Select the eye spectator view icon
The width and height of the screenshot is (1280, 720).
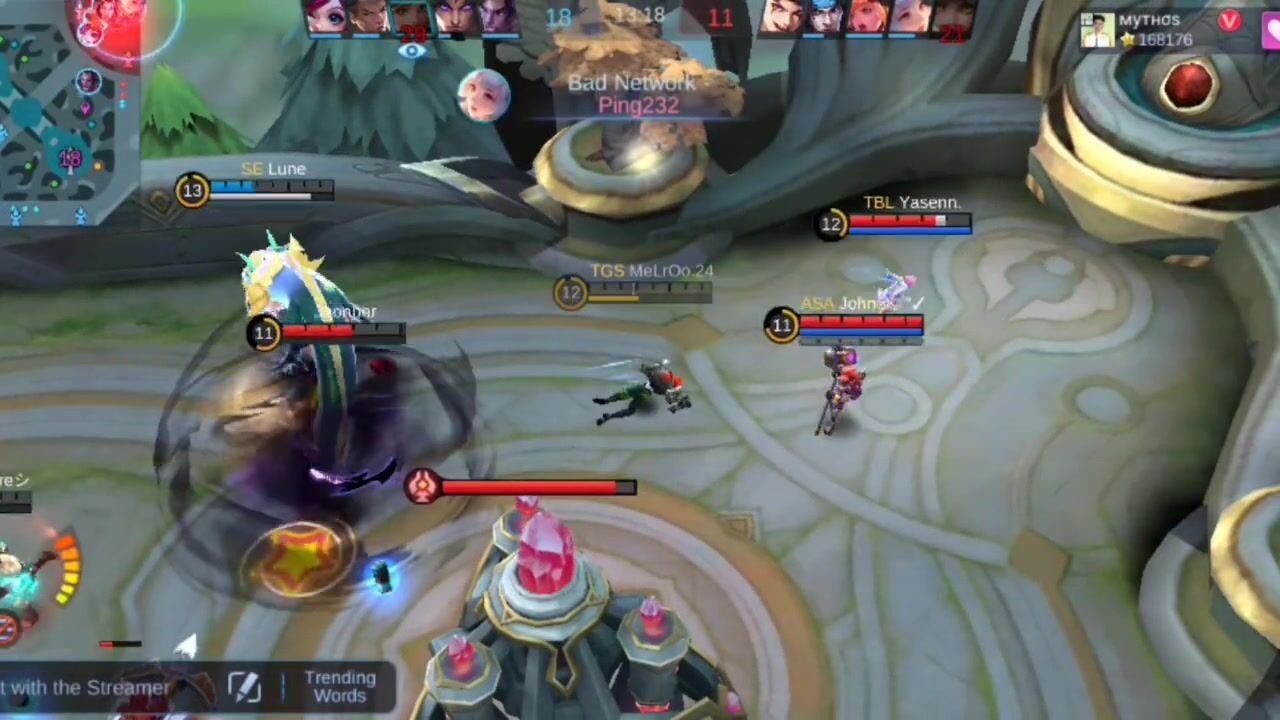(411, 52)
